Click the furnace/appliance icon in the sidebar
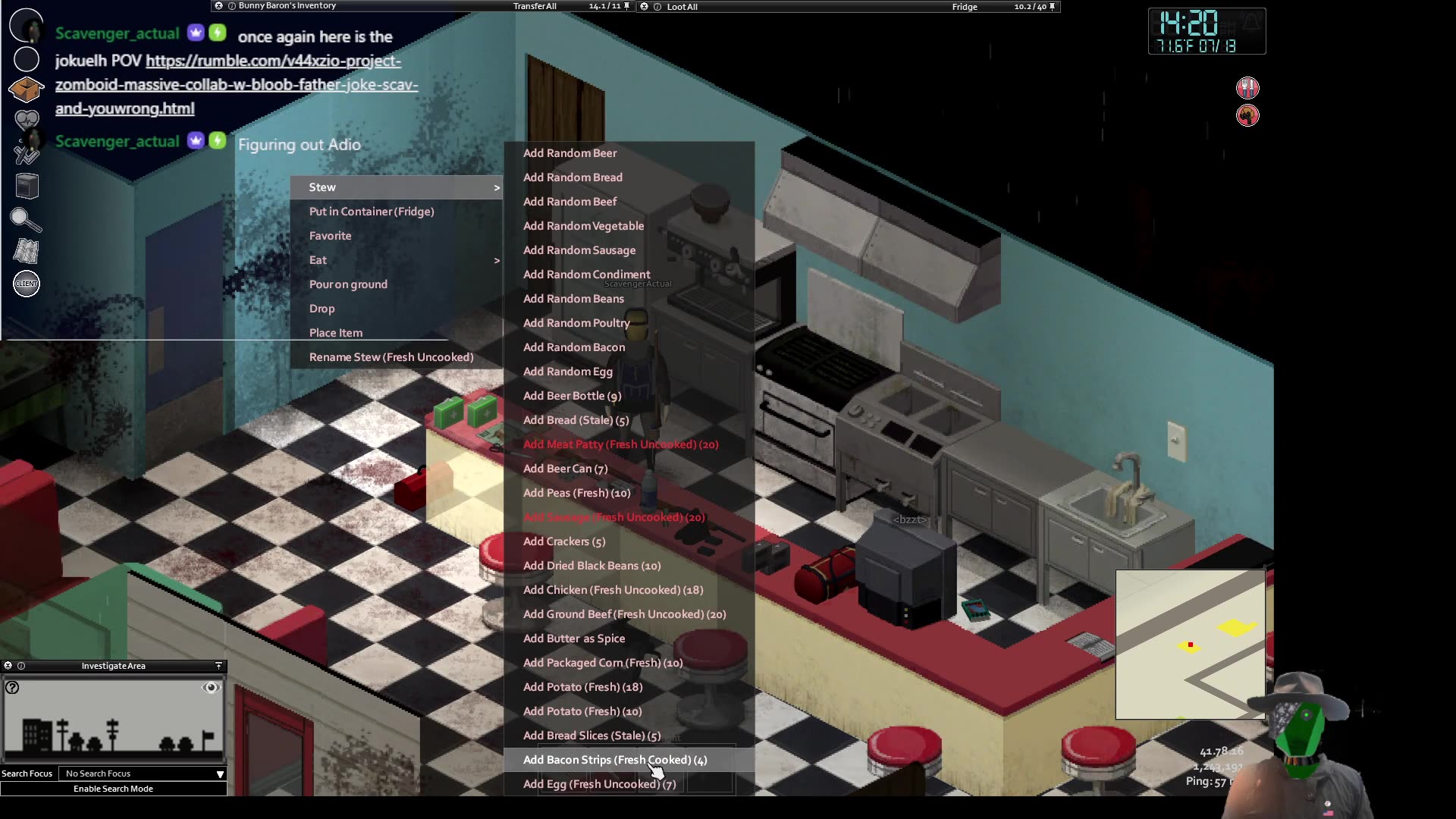The height and width of the screenshot is (819, 1456). coord(27,186)
